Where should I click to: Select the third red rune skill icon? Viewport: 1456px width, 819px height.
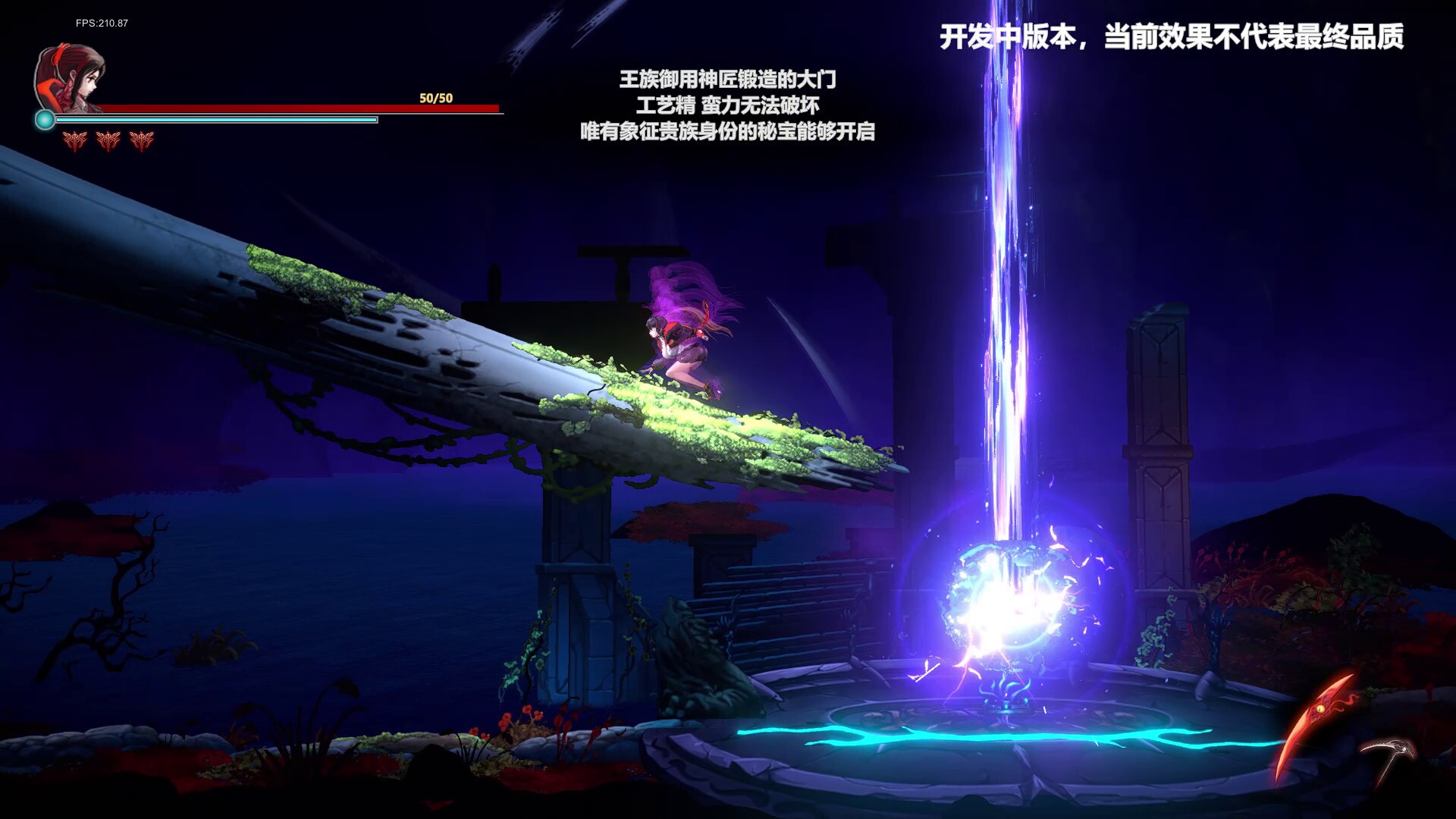click(x=142, y=140)
